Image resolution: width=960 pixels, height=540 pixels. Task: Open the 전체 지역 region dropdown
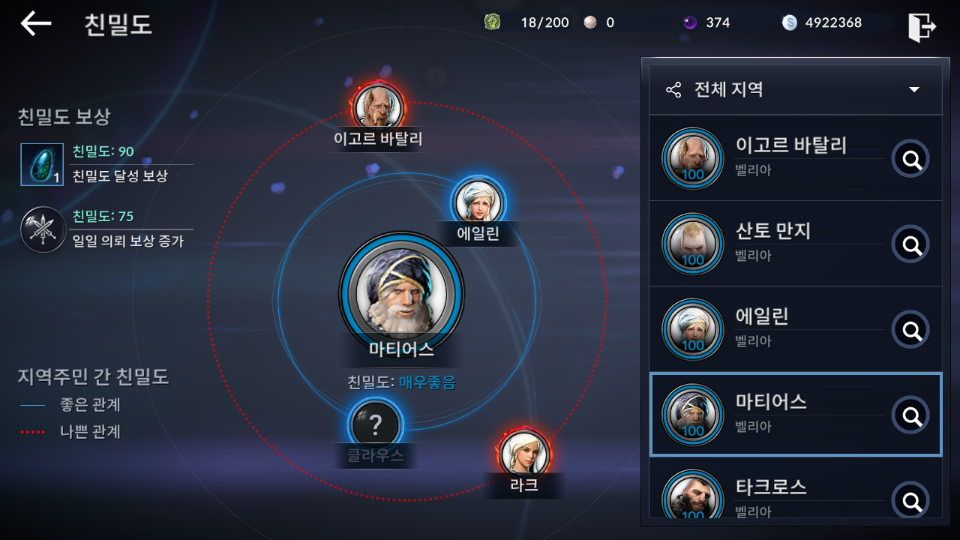click(795, 90)
